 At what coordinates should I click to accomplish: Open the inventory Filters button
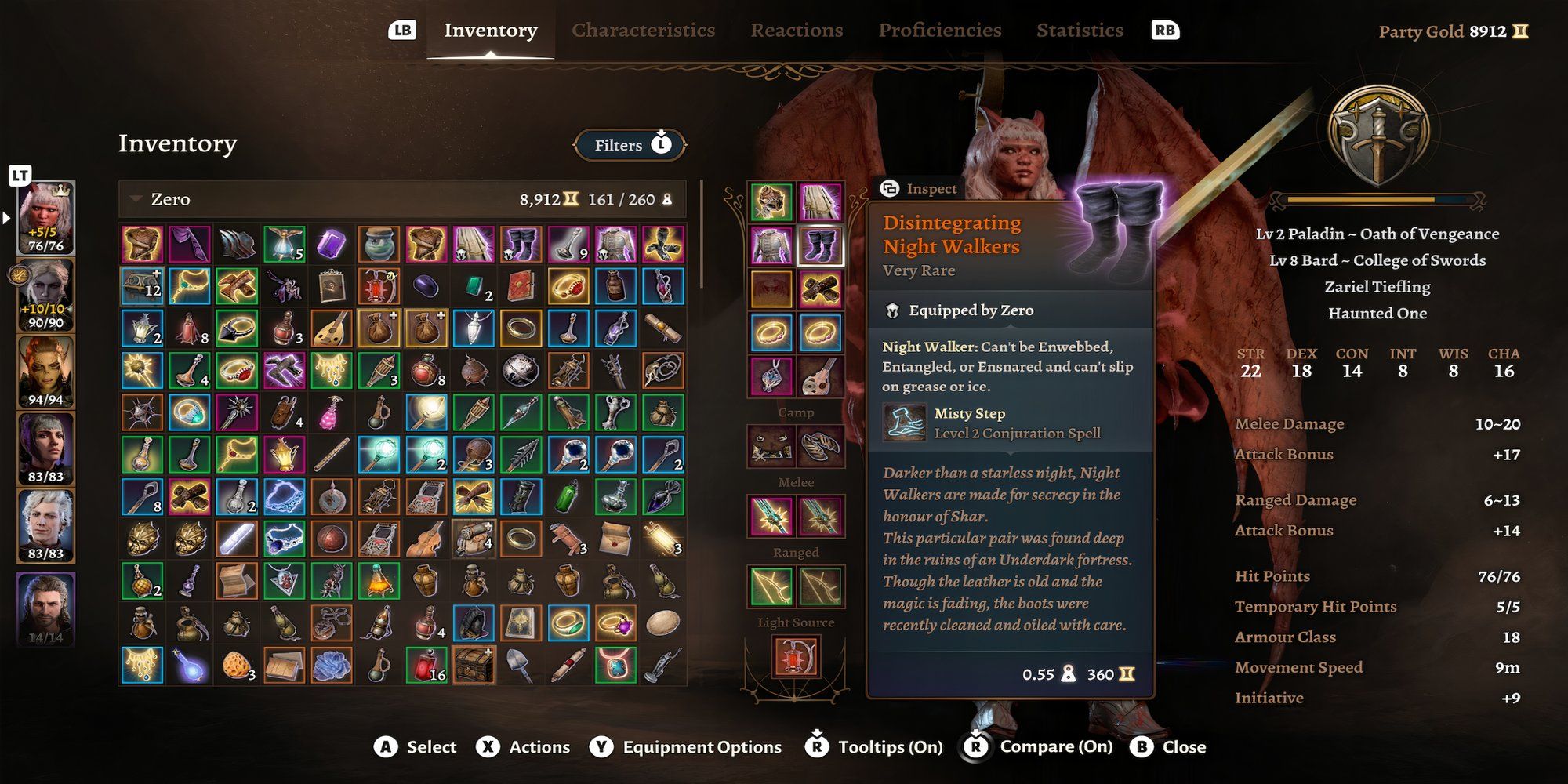[x=630, y=145]
